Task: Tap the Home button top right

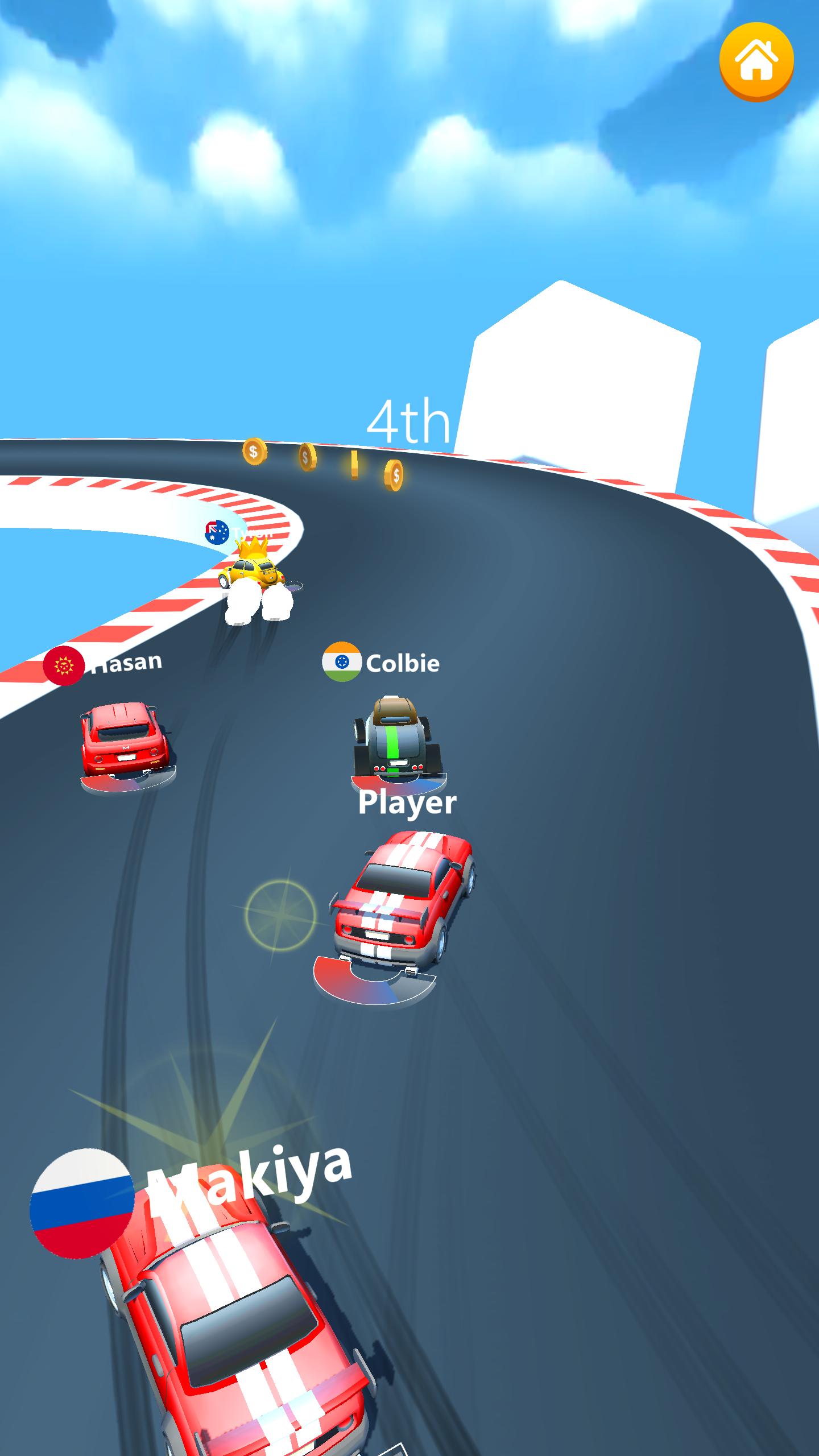Action: coord(756,61)
